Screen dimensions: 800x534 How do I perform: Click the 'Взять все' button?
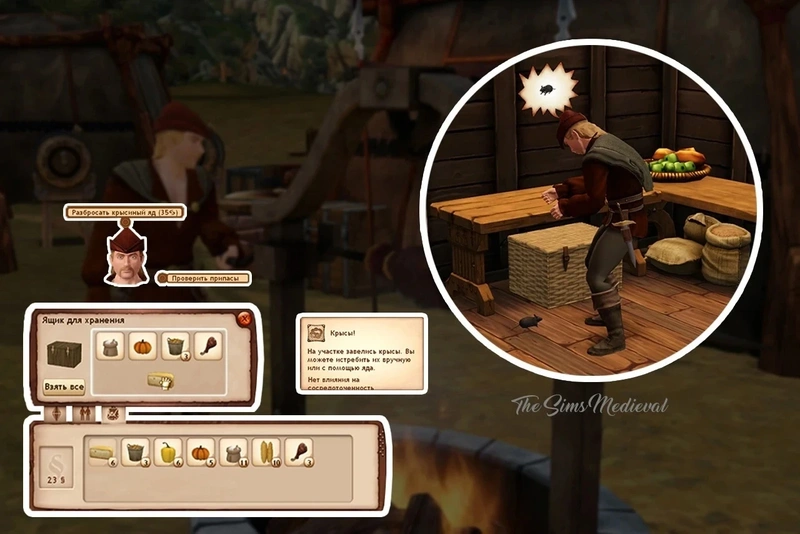pos(63,388)
